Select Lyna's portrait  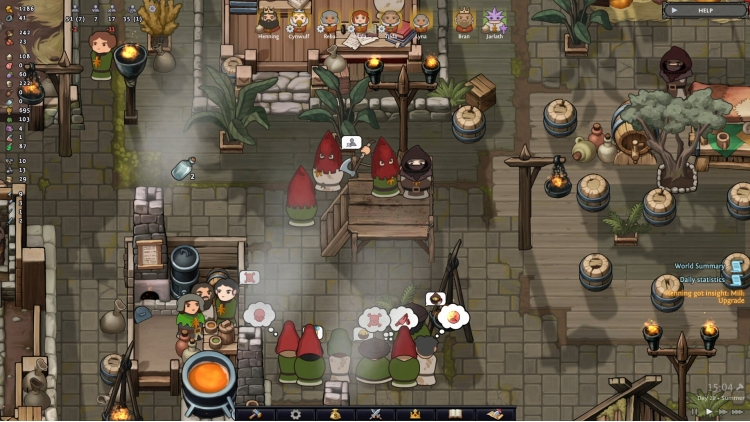pyautogui.click(x=421, y=18)
